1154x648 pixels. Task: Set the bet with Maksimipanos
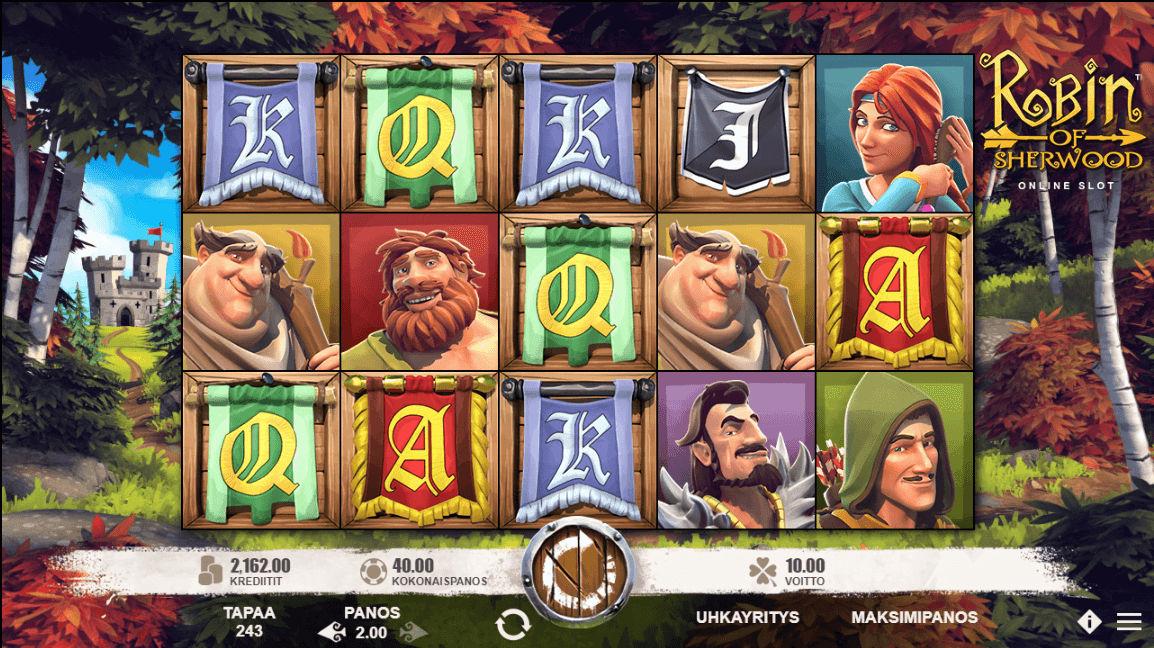[x=914, y=617]
